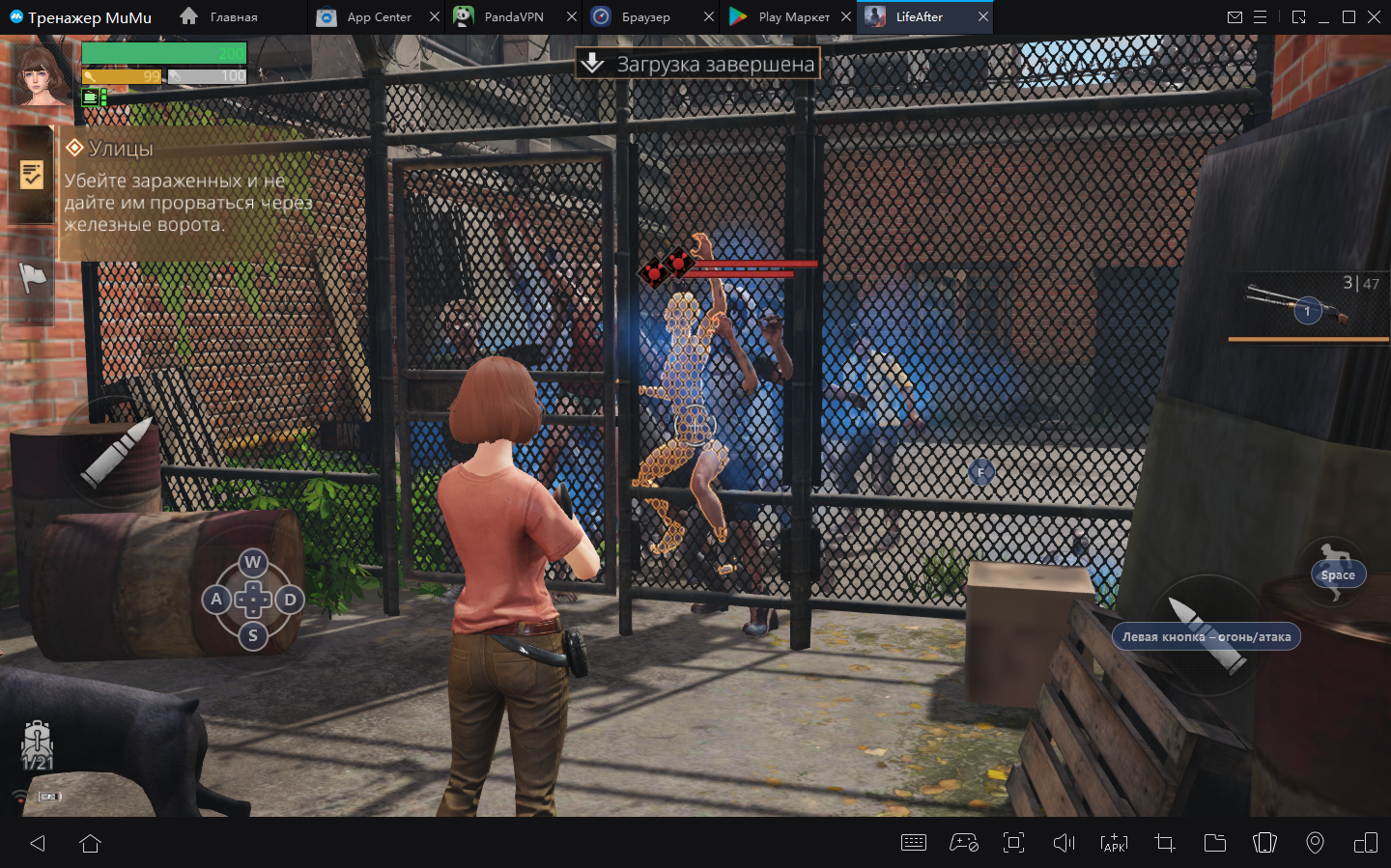Screen dimensions: 1391x868
Task: Open emulator keyboard mapping settings
Action: pyautogui.click(x=913, y=843)
